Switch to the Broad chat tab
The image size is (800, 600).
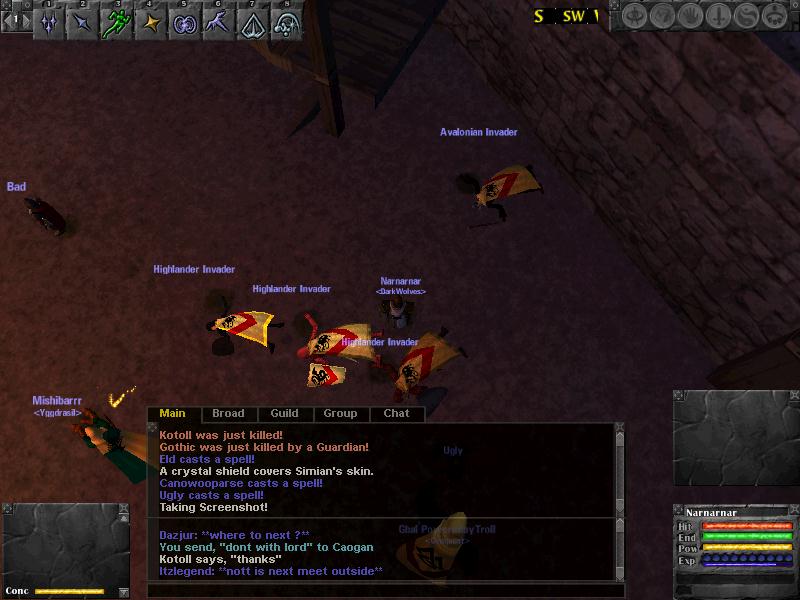coord(228,413)
